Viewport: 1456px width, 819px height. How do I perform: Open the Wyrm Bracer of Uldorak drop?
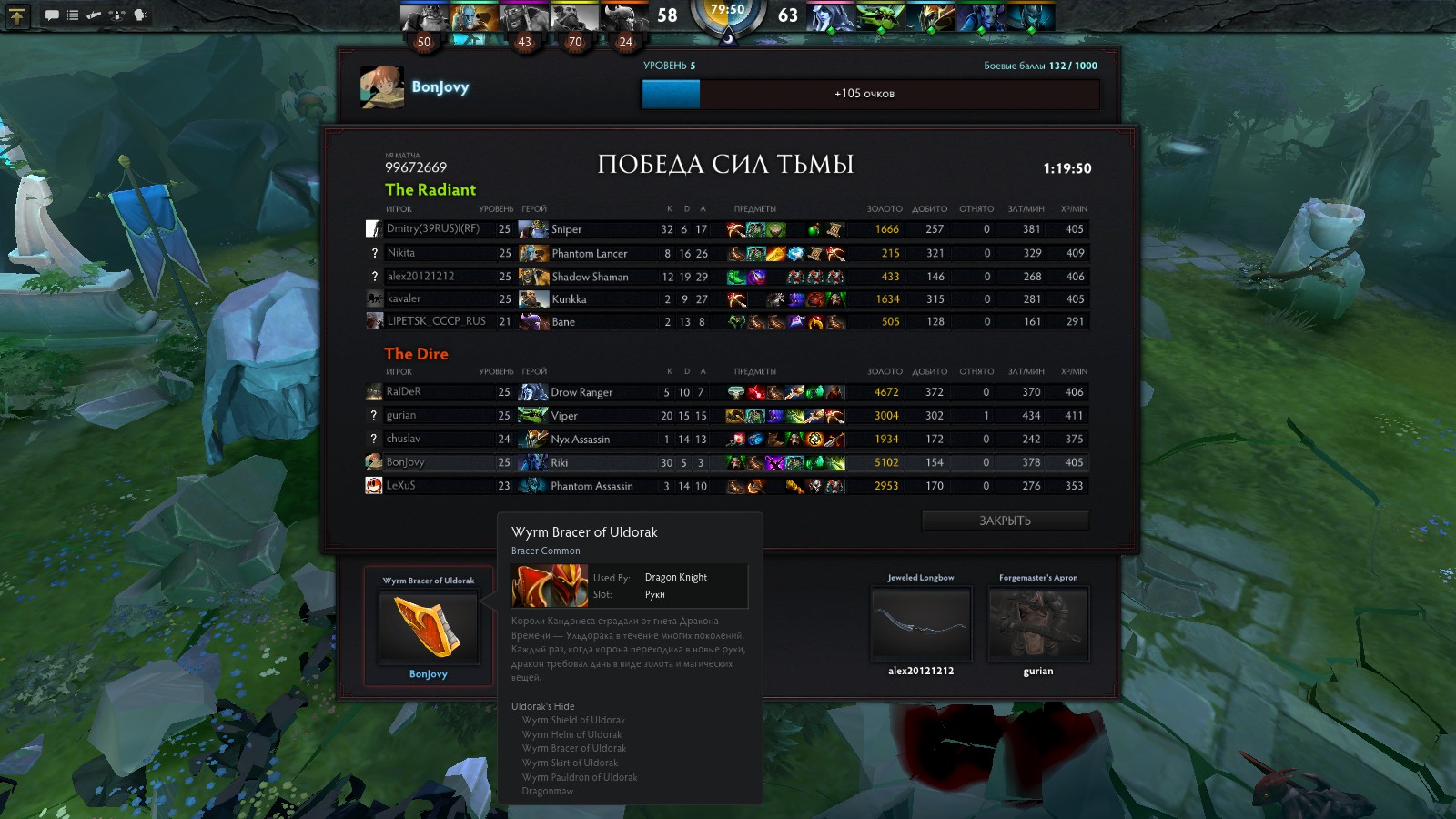coord(428,627)
